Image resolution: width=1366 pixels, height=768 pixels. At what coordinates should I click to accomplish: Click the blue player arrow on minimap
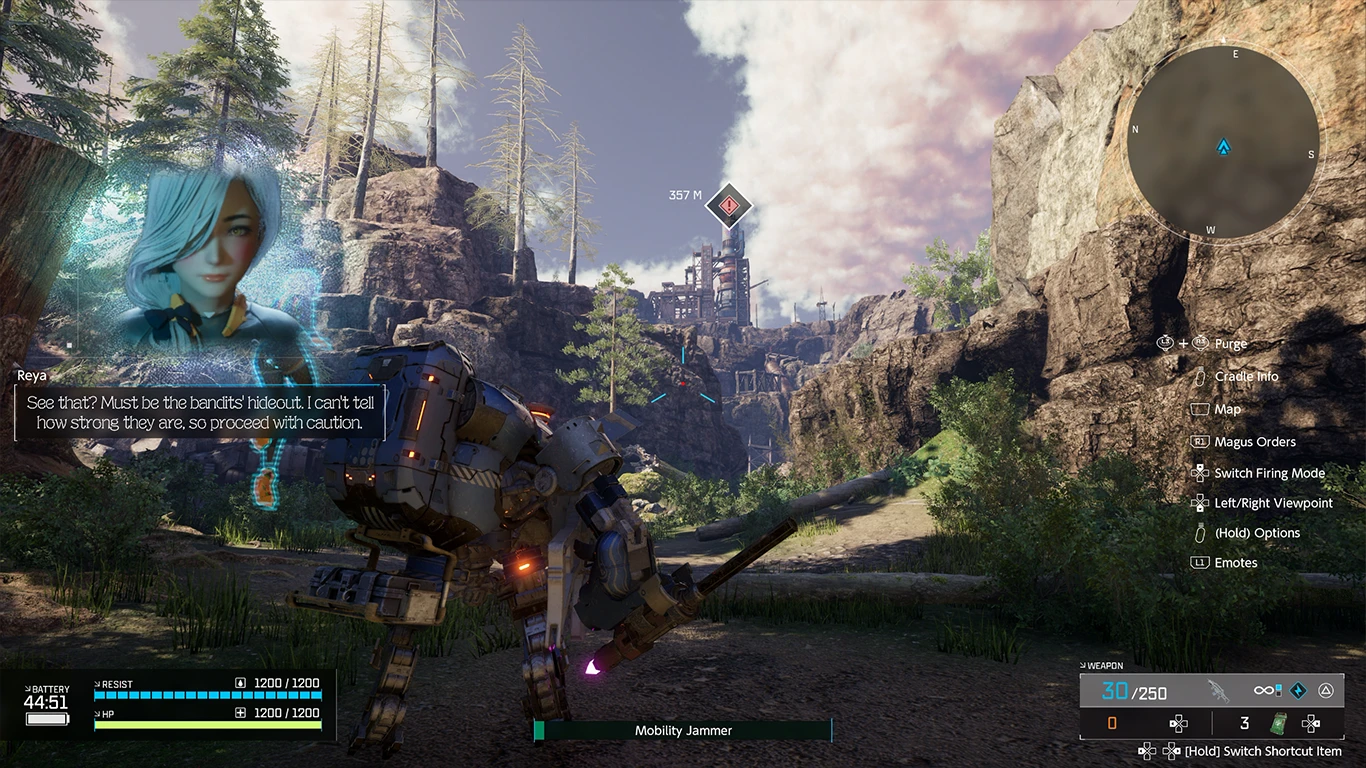point(1223,148)
